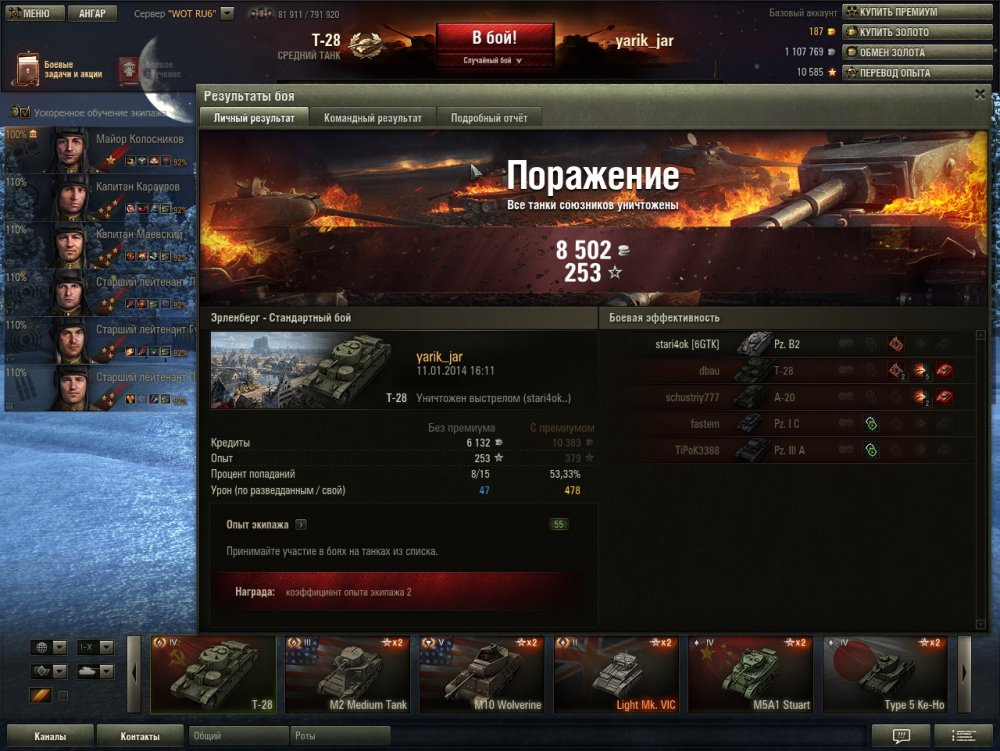Open the Меню button
The height and width of the screenshot is (751, 1000).
tap(35, 14)
